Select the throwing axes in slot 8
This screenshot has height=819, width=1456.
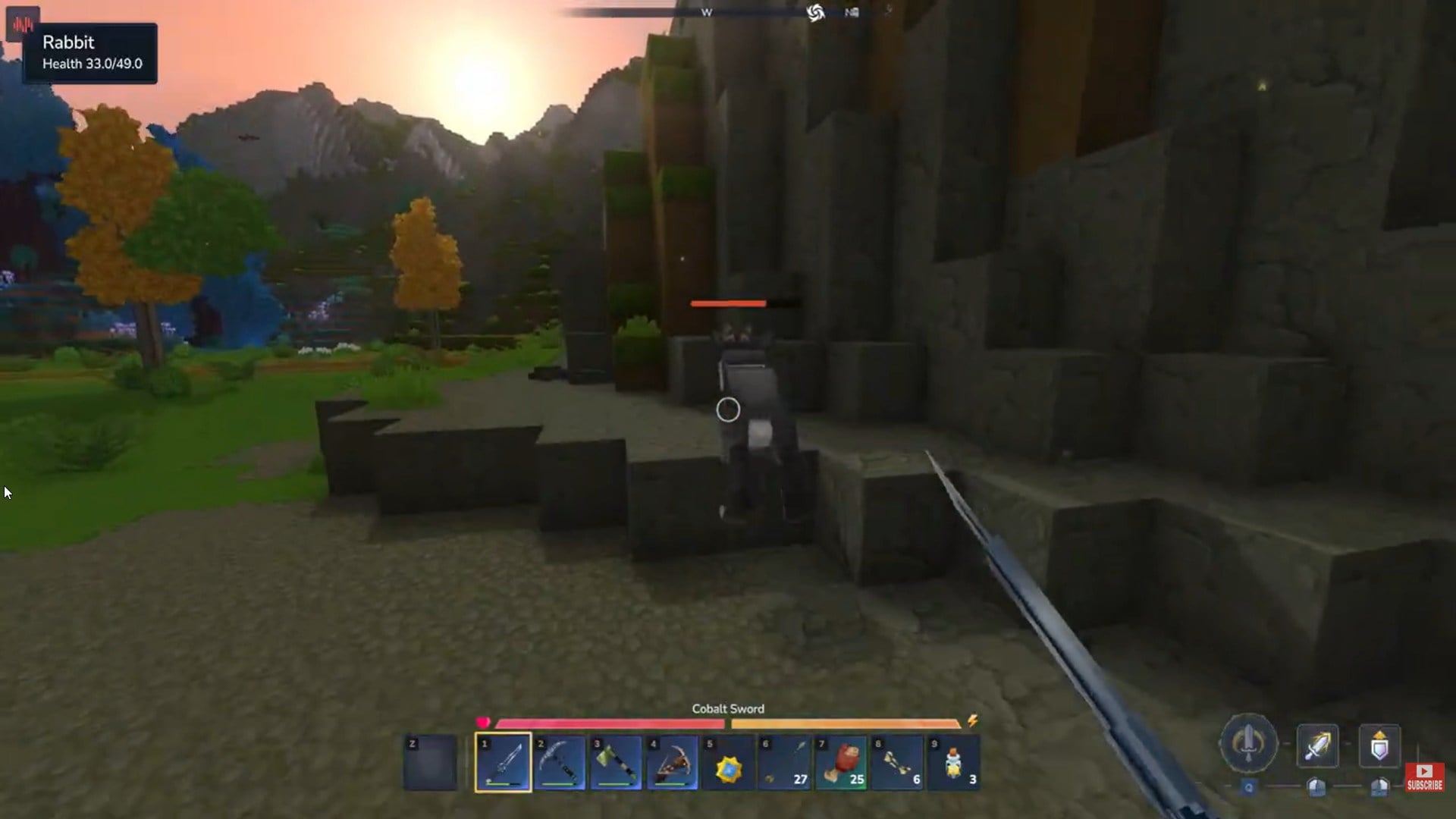coord(897,762)
